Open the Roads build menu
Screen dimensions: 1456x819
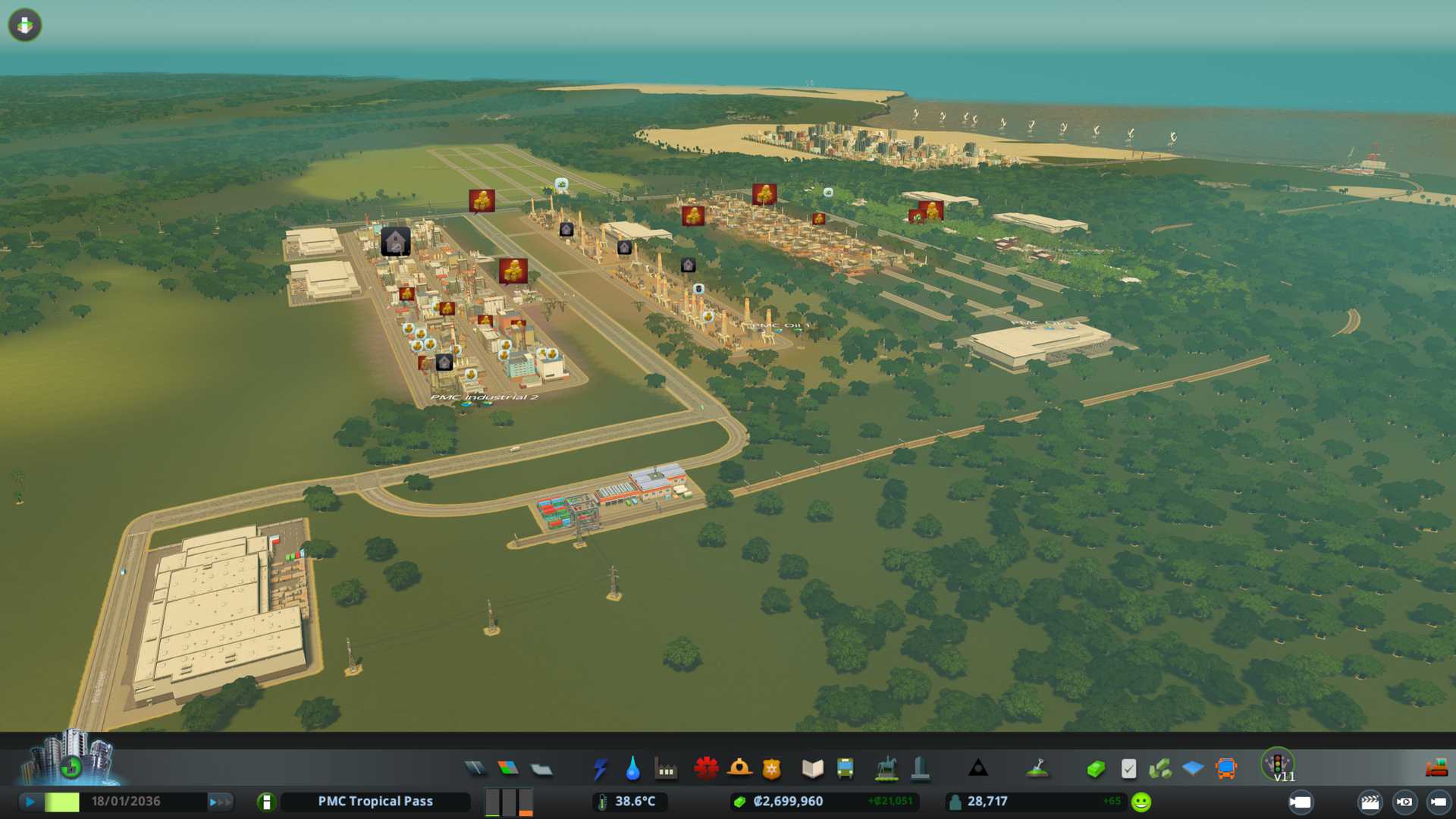[475, 769]
